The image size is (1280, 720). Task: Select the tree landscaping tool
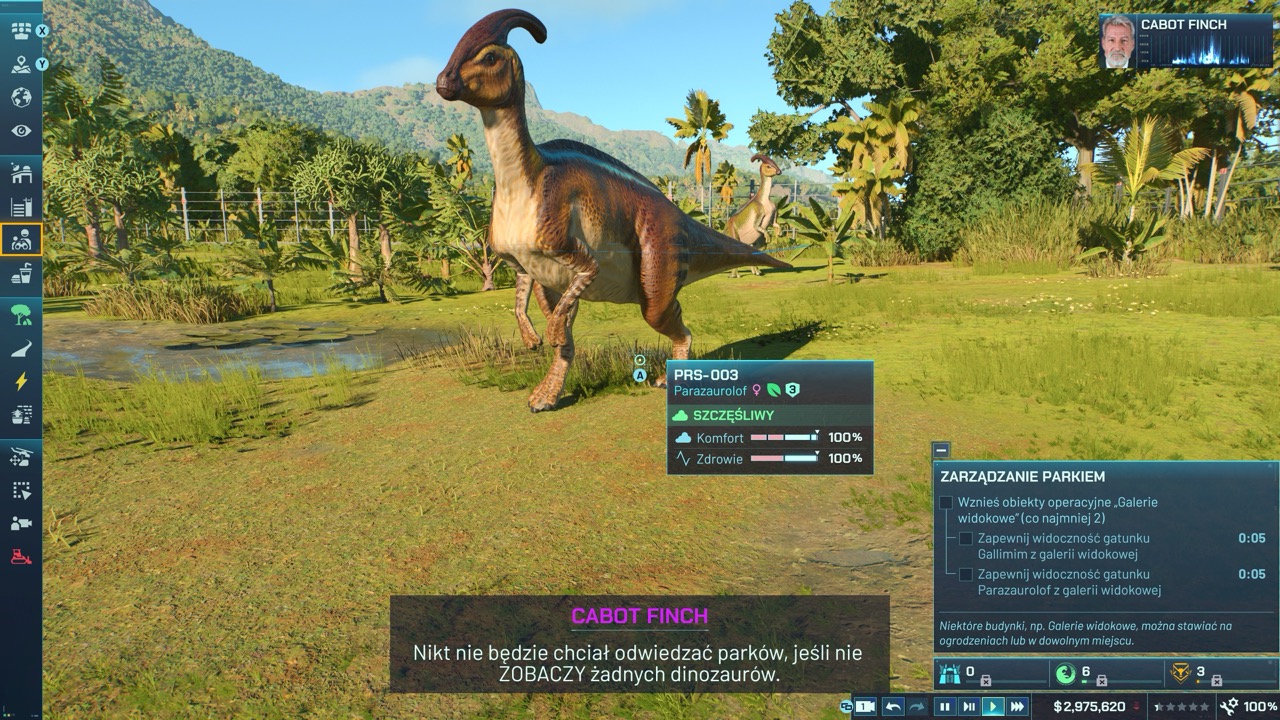pyautogui.click(x=21, y=316)
